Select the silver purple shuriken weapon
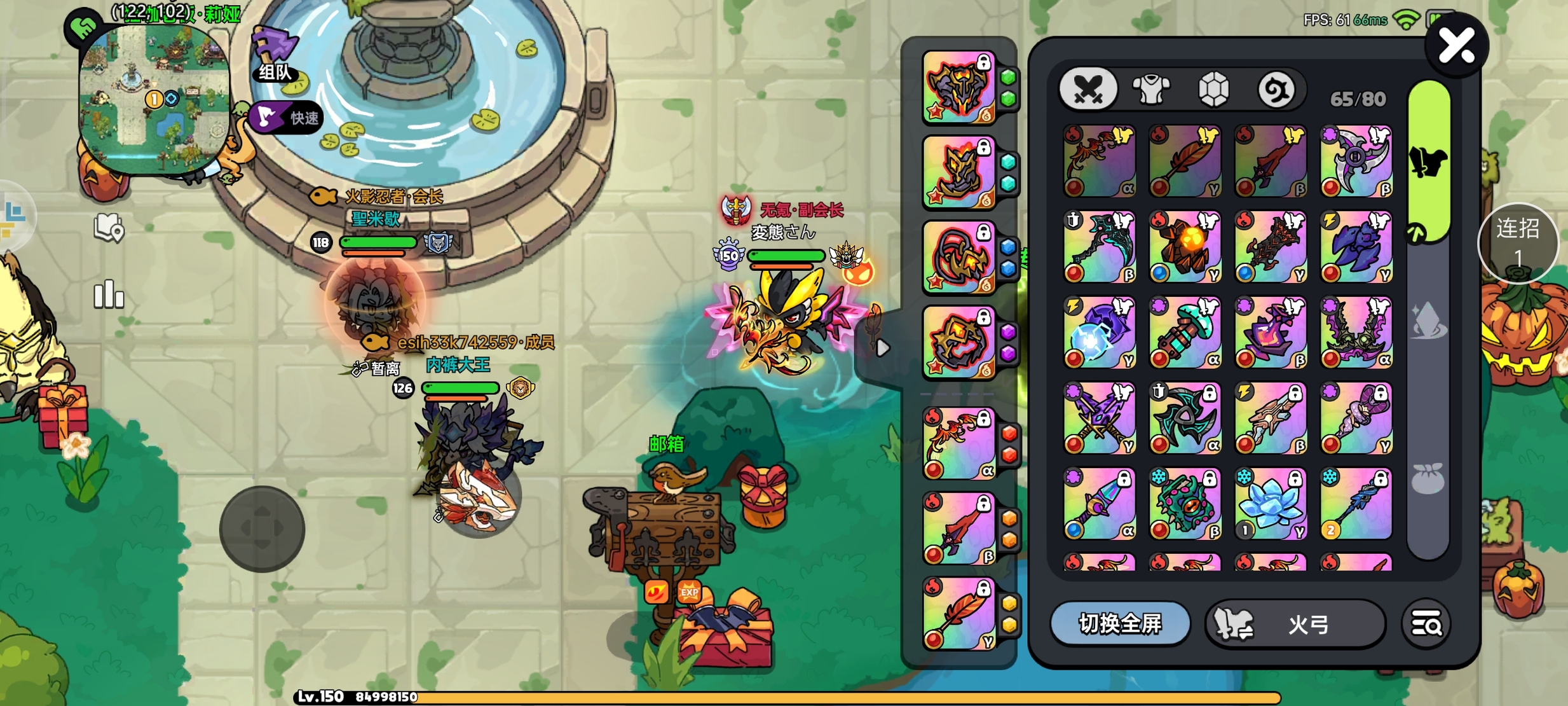The width and height of the screenshot is (1568, 706). pyautogui.click(x=1356, y=161)
